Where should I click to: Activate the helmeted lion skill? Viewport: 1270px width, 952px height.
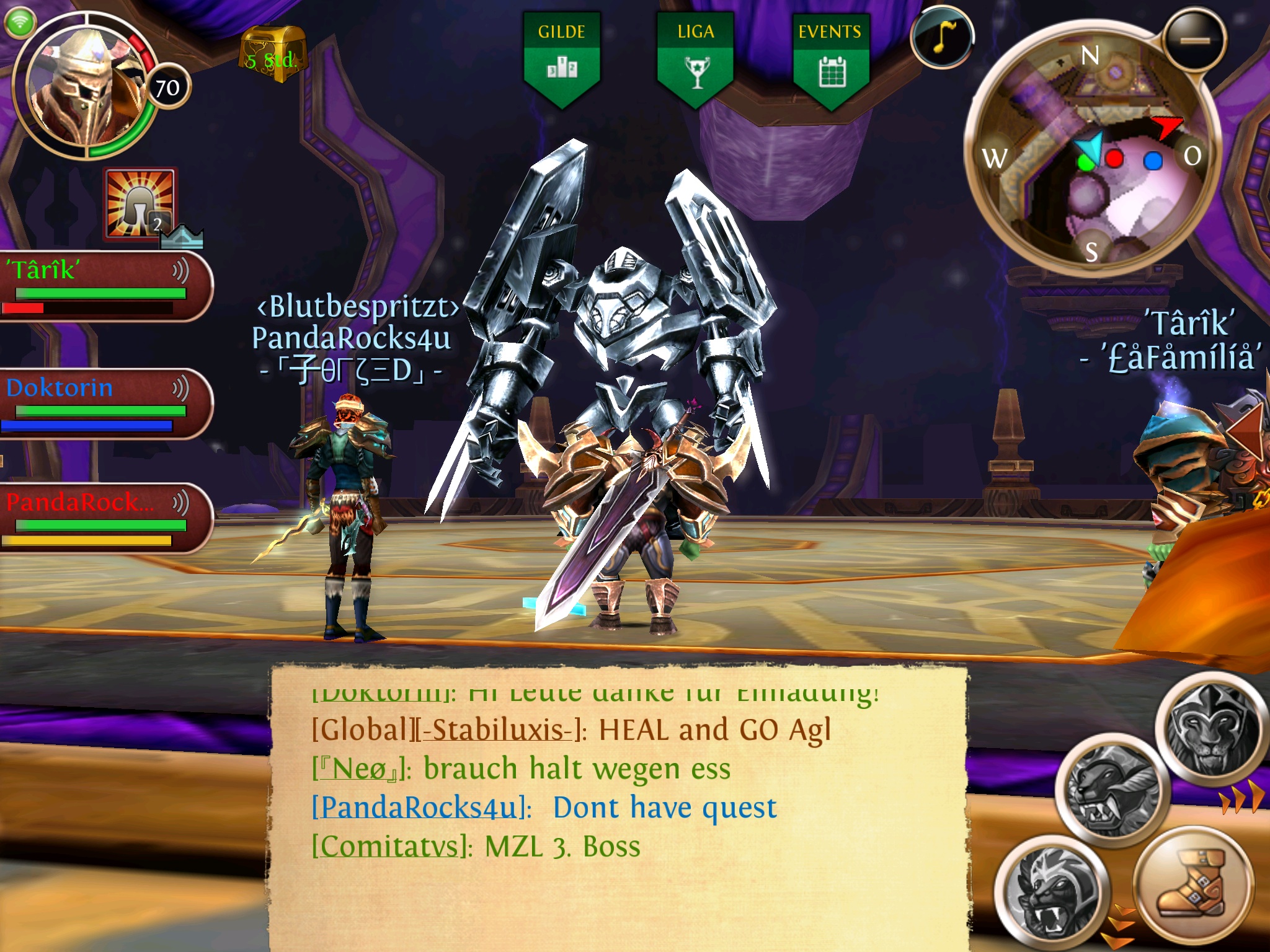click(1212, 729)
